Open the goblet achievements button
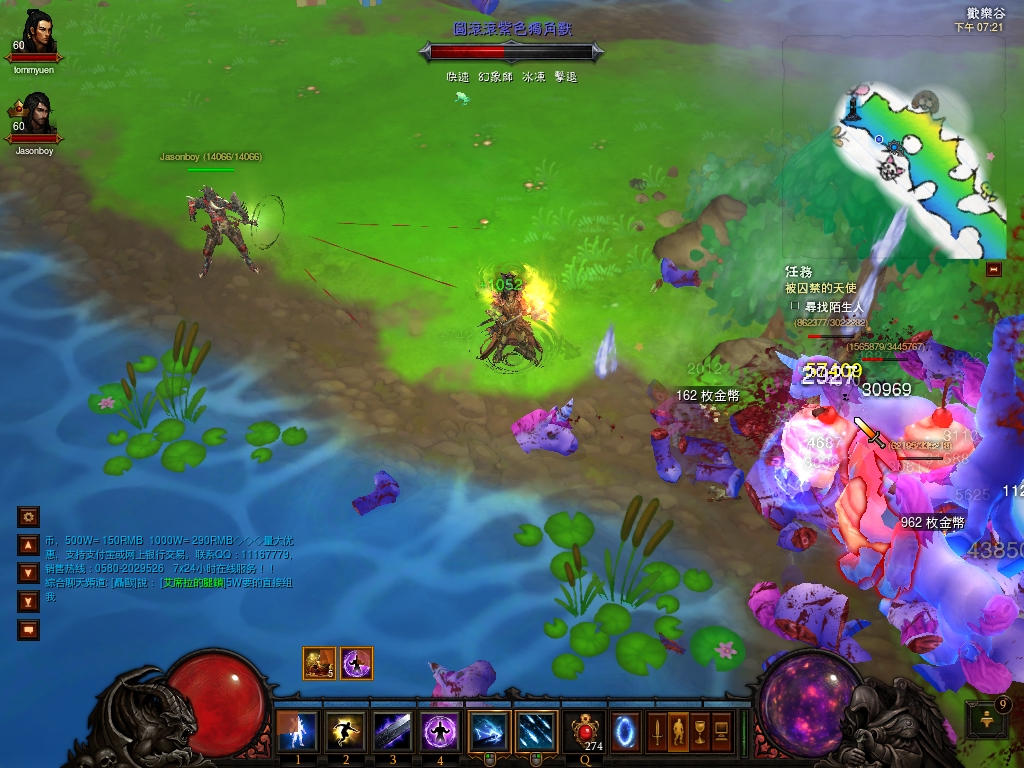The height and width of the screenshot is (768, 1024). click(x=700, y=731)
